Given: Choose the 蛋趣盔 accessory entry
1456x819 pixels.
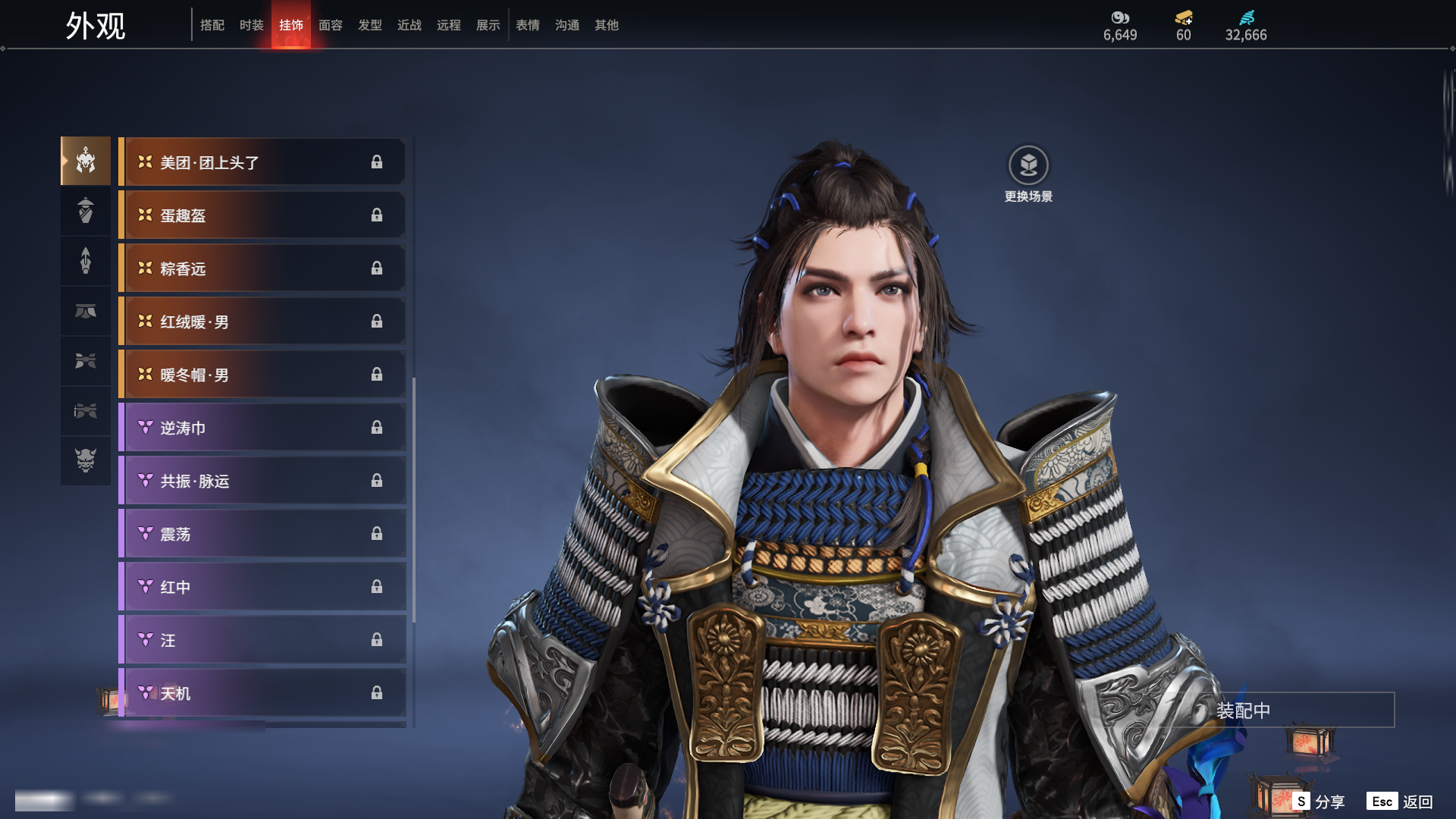Looking at the screenshot, I should pos(262,215).
